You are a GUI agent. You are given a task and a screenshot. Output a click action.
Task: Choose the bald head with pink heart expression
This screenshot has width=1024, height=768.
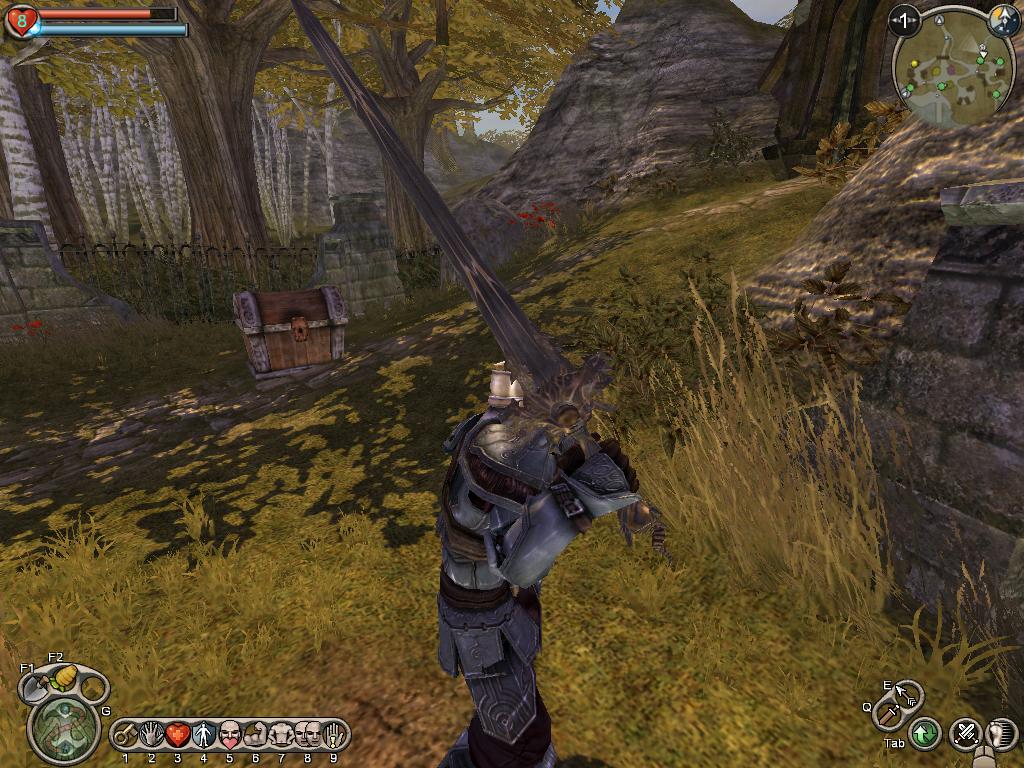[x=230, y=735]
